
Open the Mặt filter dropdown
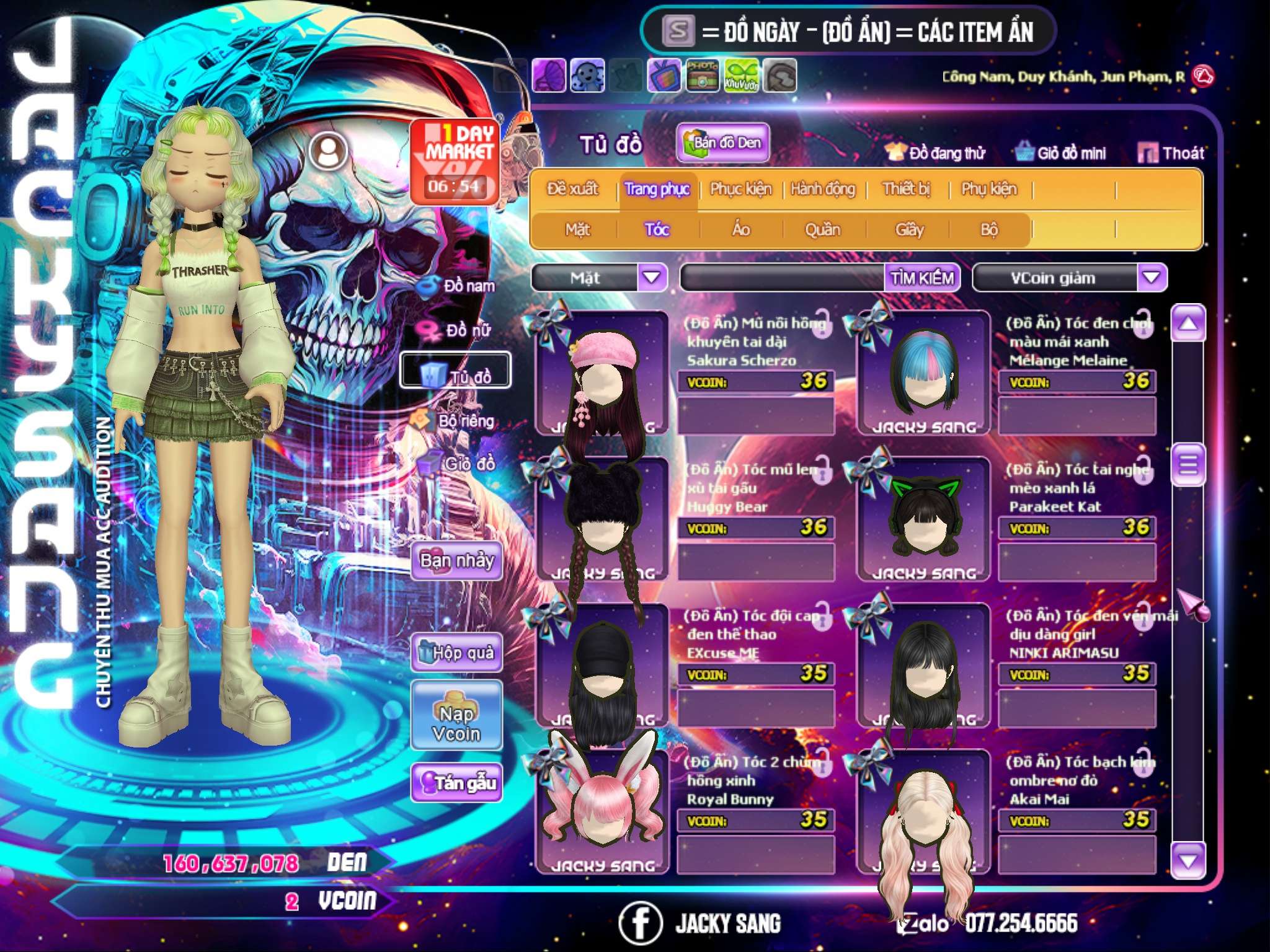pos(652,278)
